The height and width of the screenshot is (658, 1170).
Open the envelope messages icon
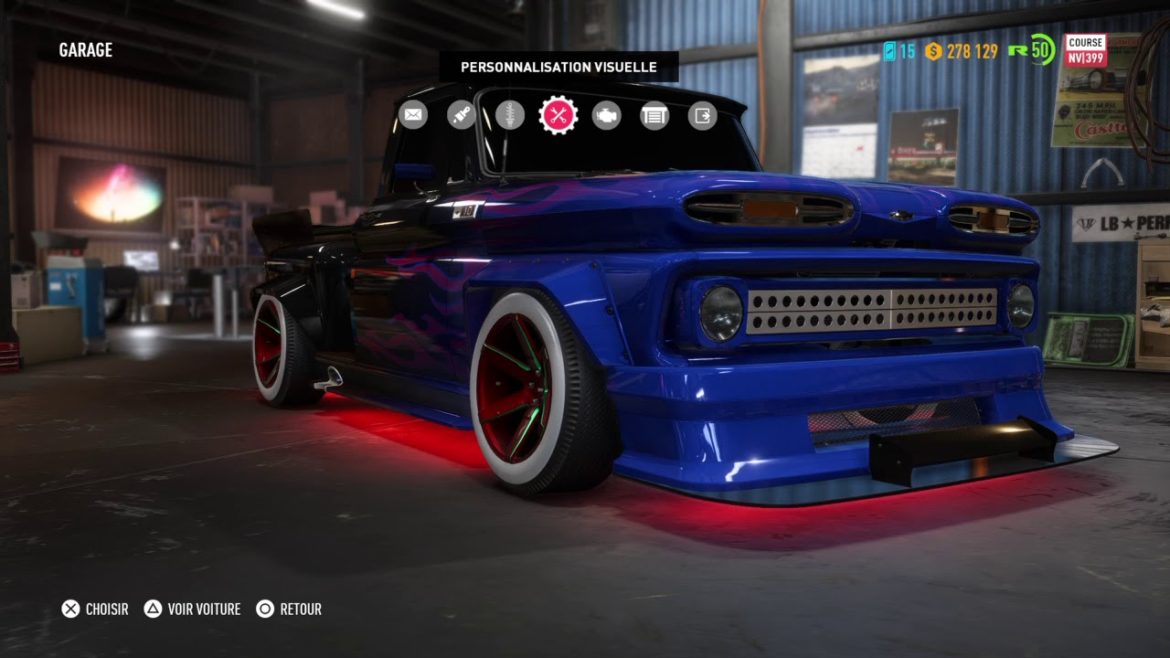point(412,115)
